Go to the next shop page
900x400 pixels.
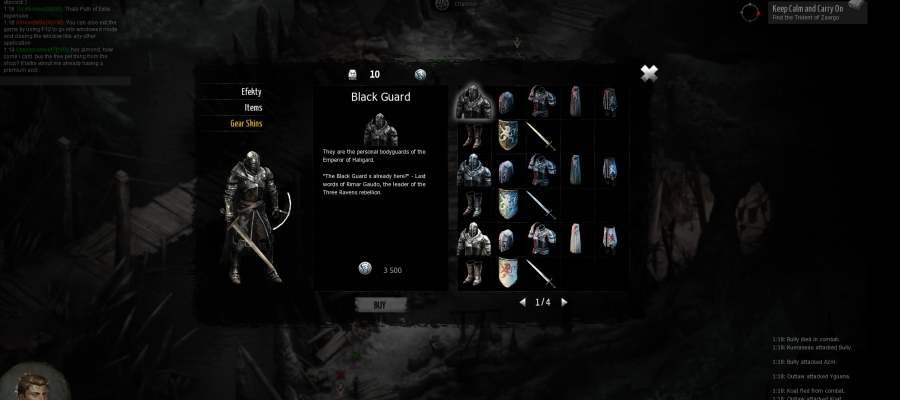(564, 302)
